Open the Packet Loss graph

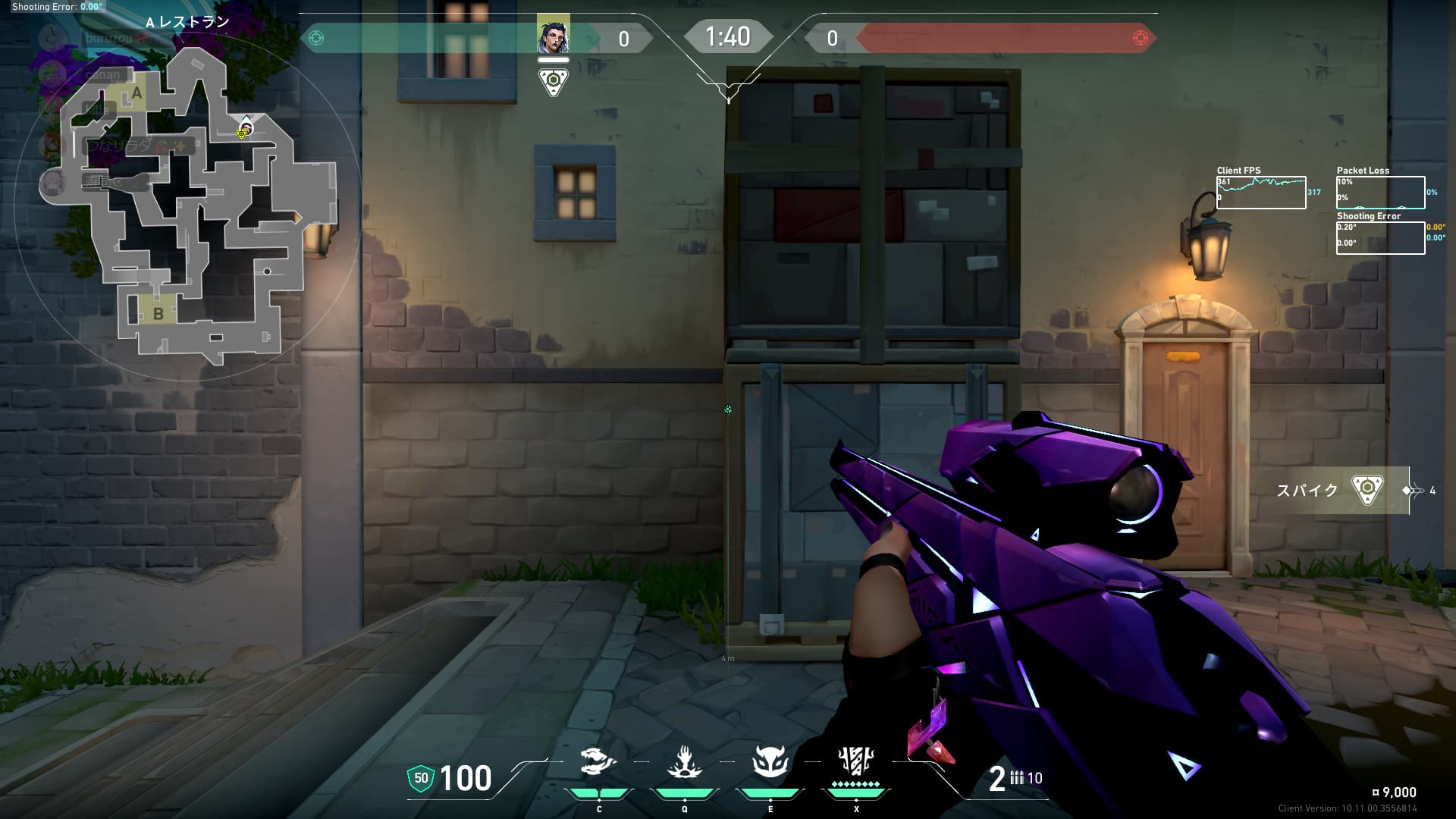pos(1380,193)
